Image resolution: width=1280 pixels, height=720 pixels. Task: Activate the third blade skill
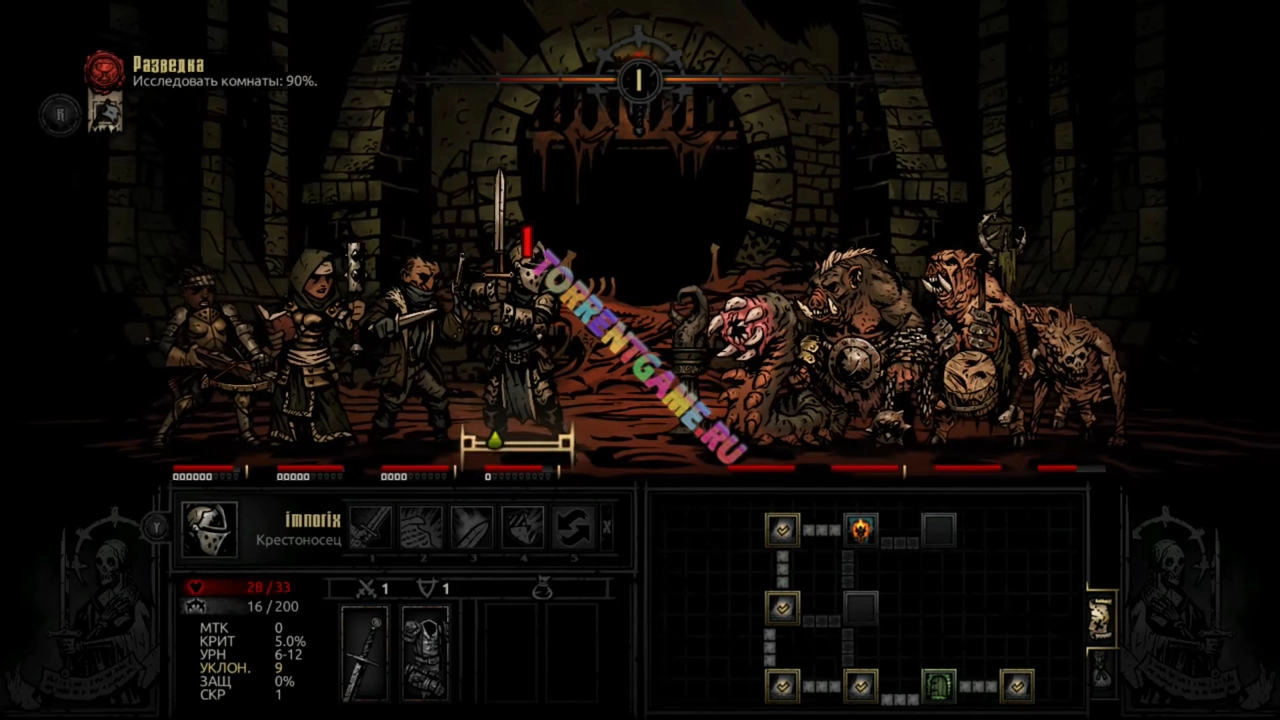pos(471,527)
